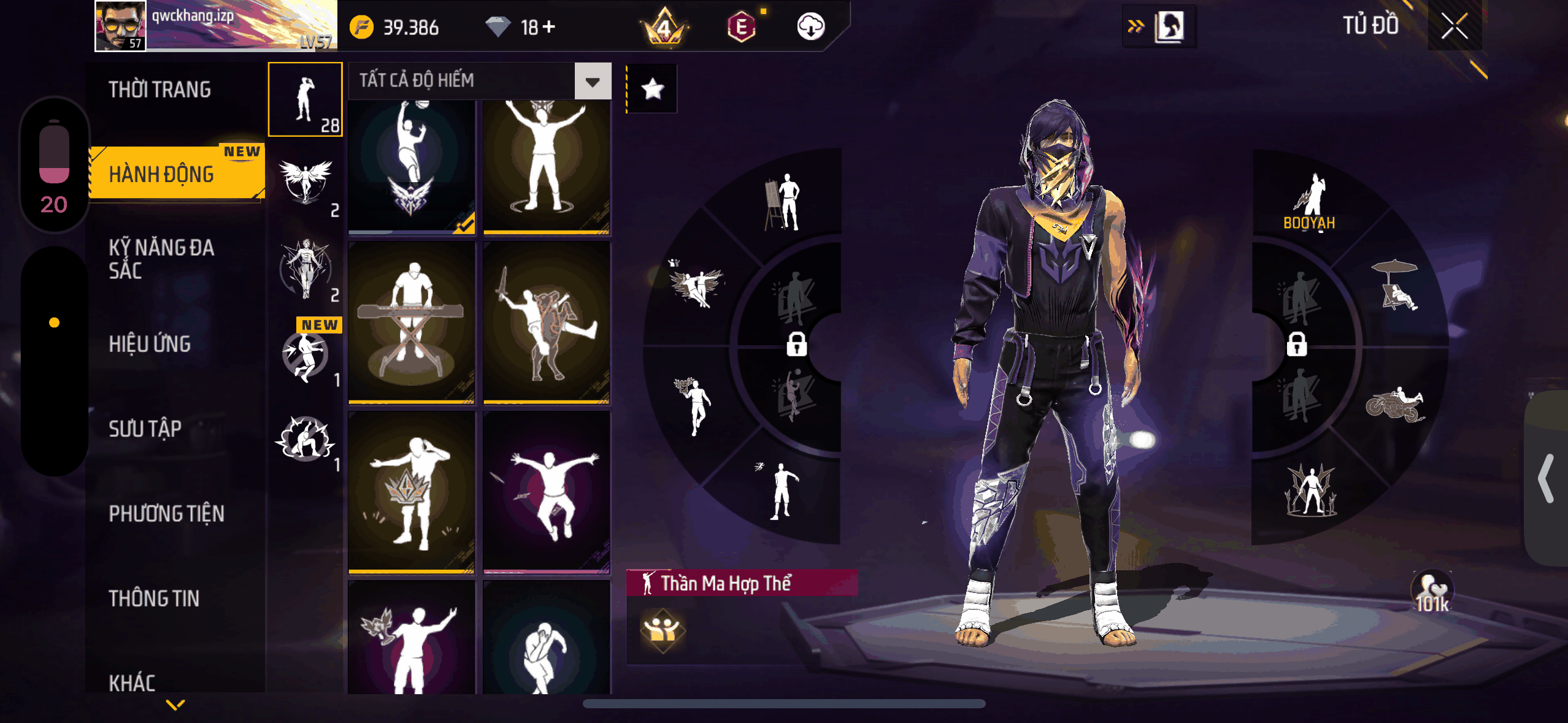Toggle the star favorites filter
Screen dimensions: 1568x723
click(x=652, y=90)
